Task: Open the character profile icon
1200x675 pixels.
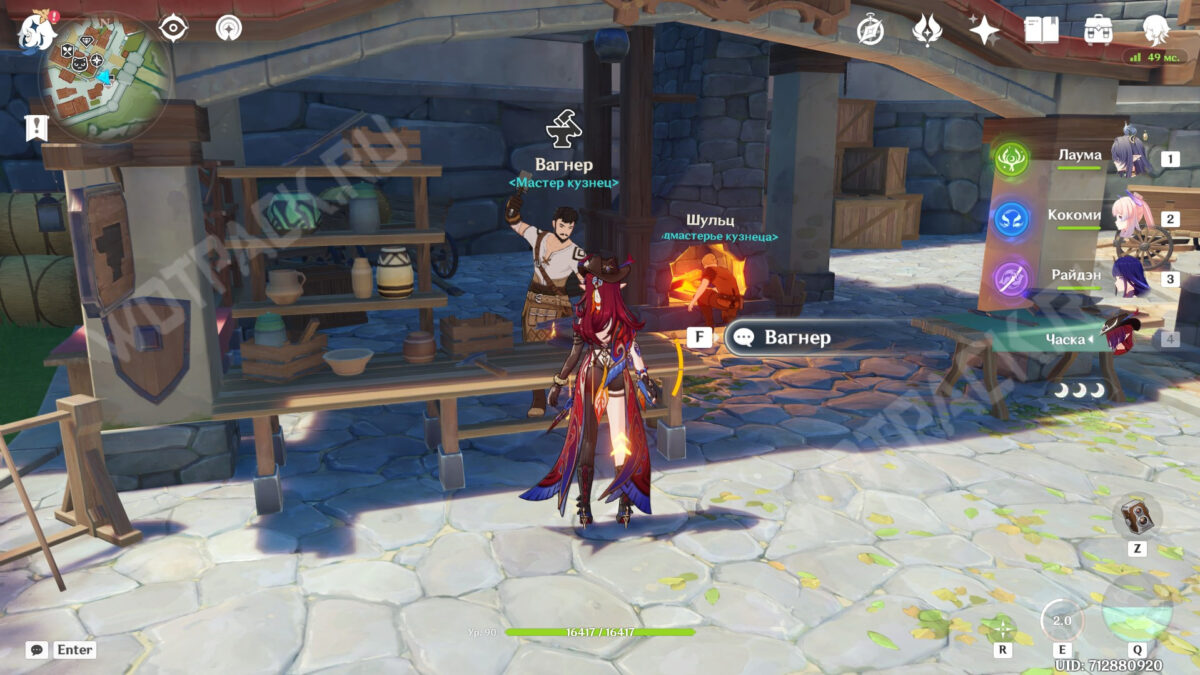Action: [1155, 29]
